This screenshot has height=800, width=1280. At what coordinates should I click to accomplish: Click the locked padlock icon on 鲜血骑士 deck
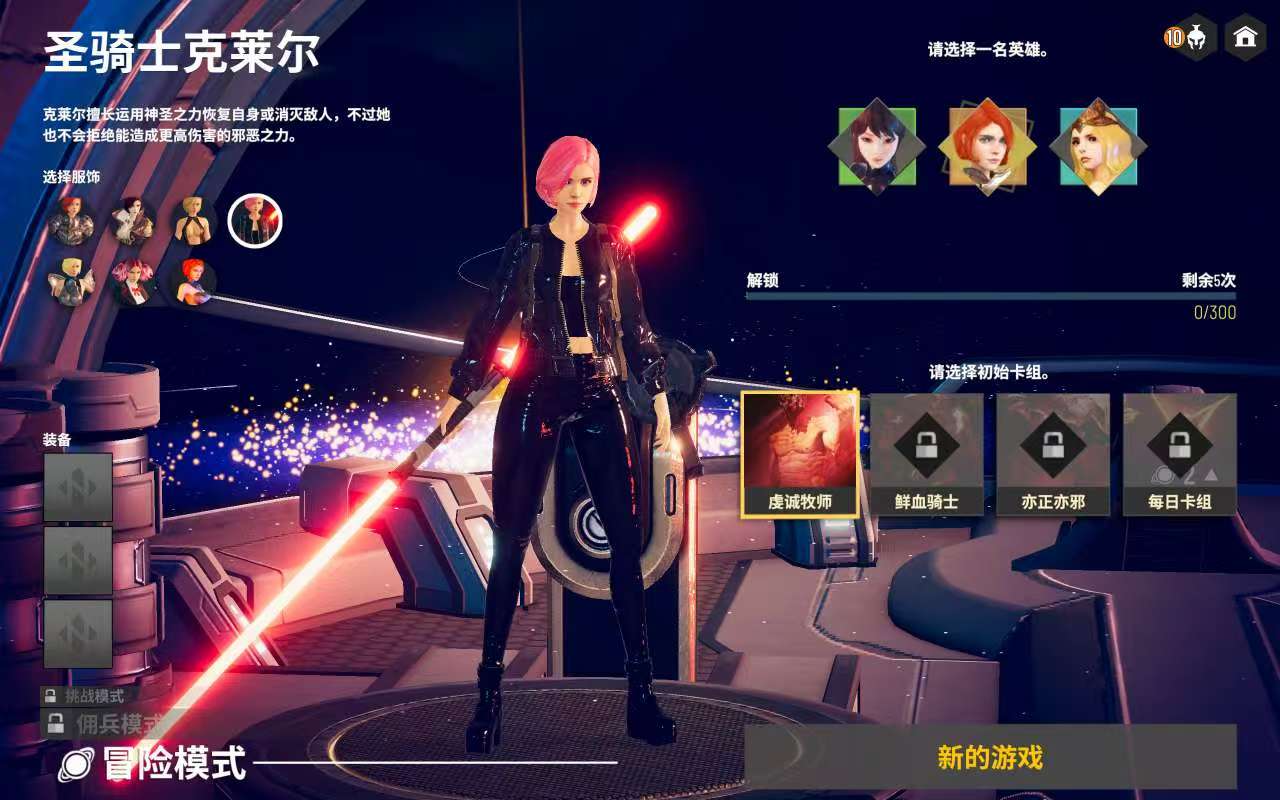(x=928, y=445)
